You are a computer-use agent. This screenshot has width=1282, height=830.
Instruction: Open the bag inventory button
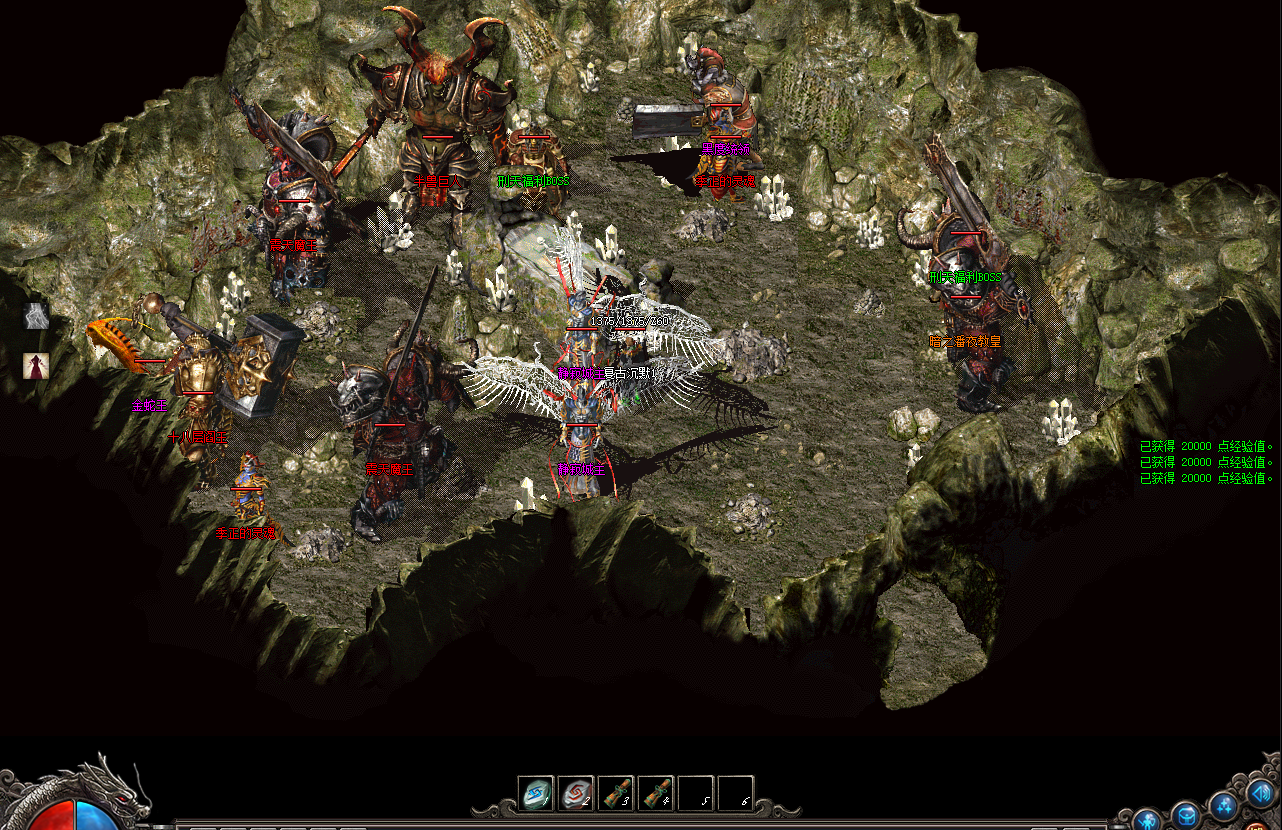[x=1185, y=814]
